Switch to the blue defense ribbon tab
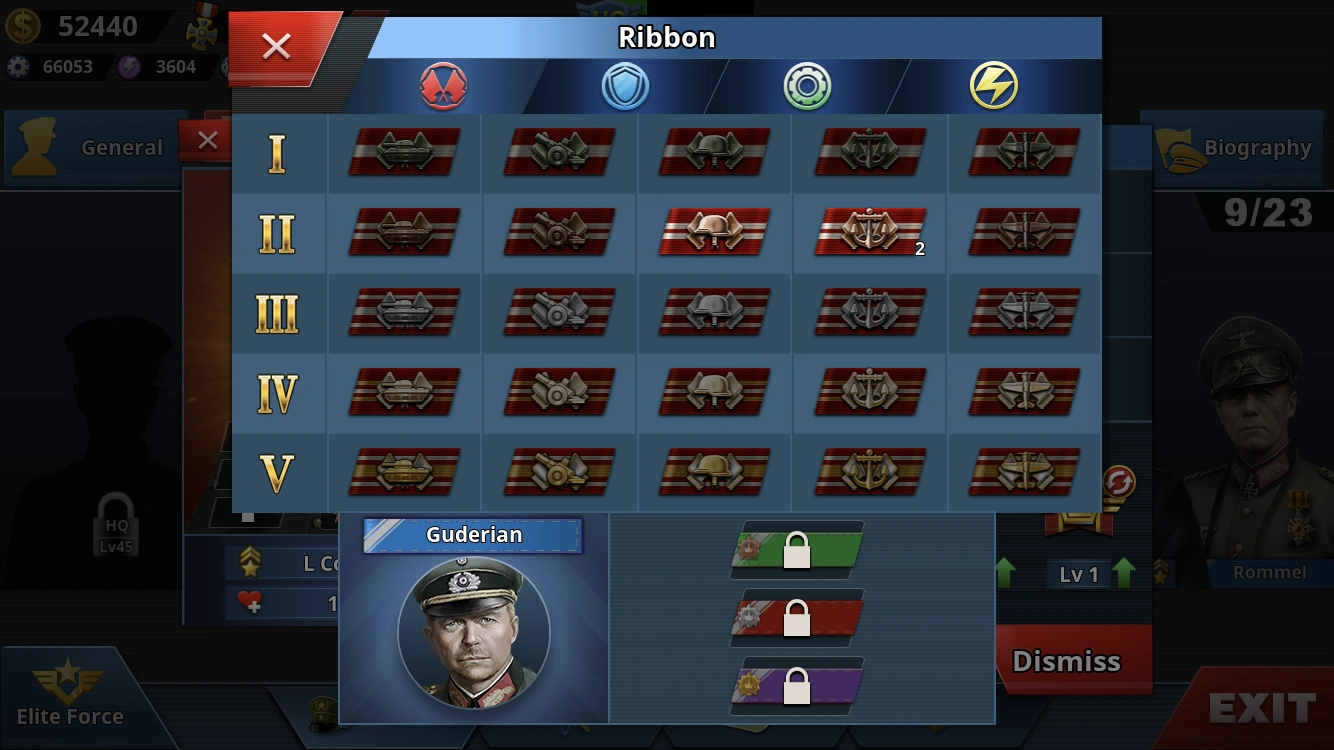Image resolution: width=1334 pixels, height=750 pixels. [x=625, y=86]
